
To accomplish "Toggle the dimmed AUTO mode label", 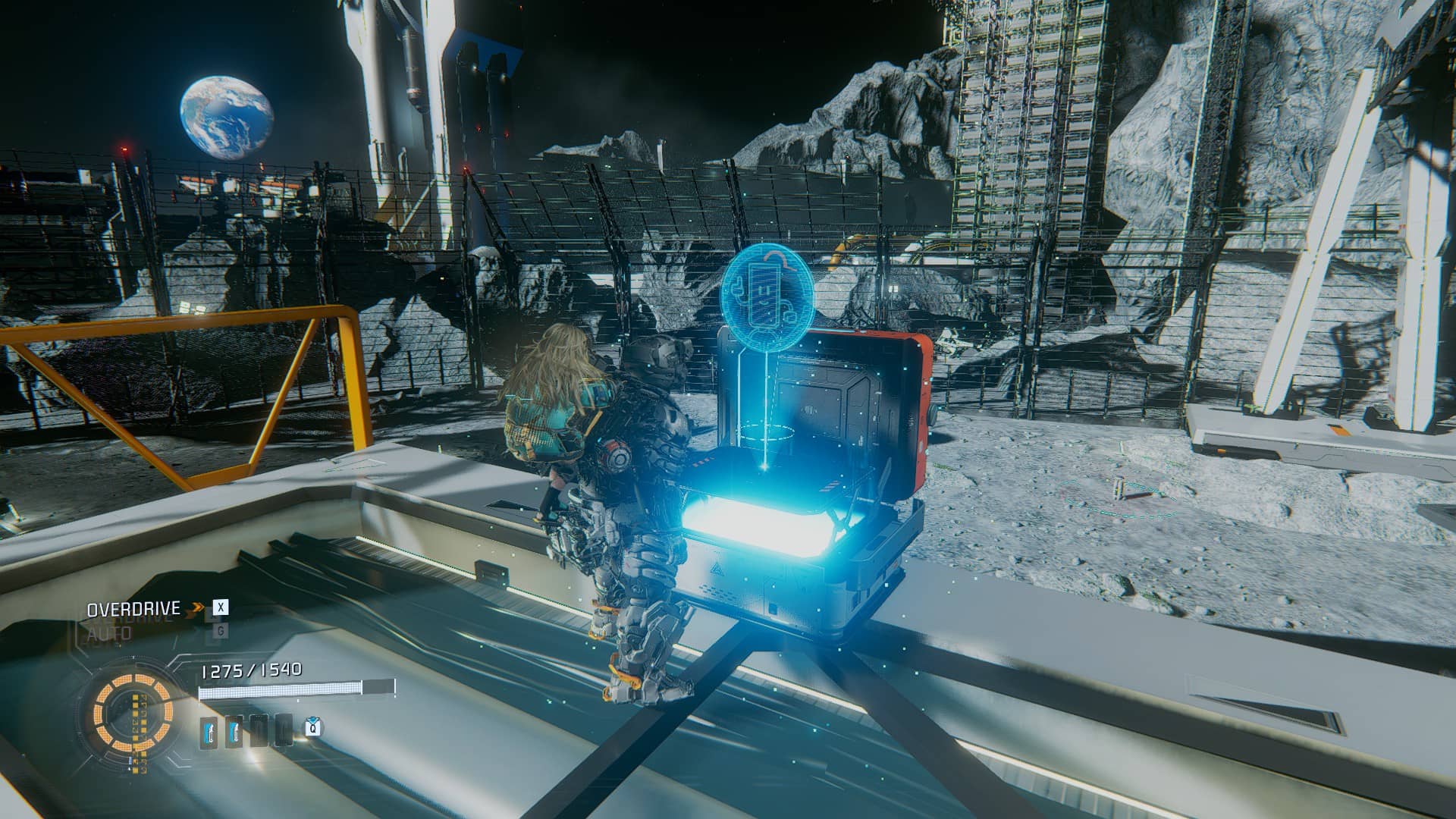I will click(109, 632).
